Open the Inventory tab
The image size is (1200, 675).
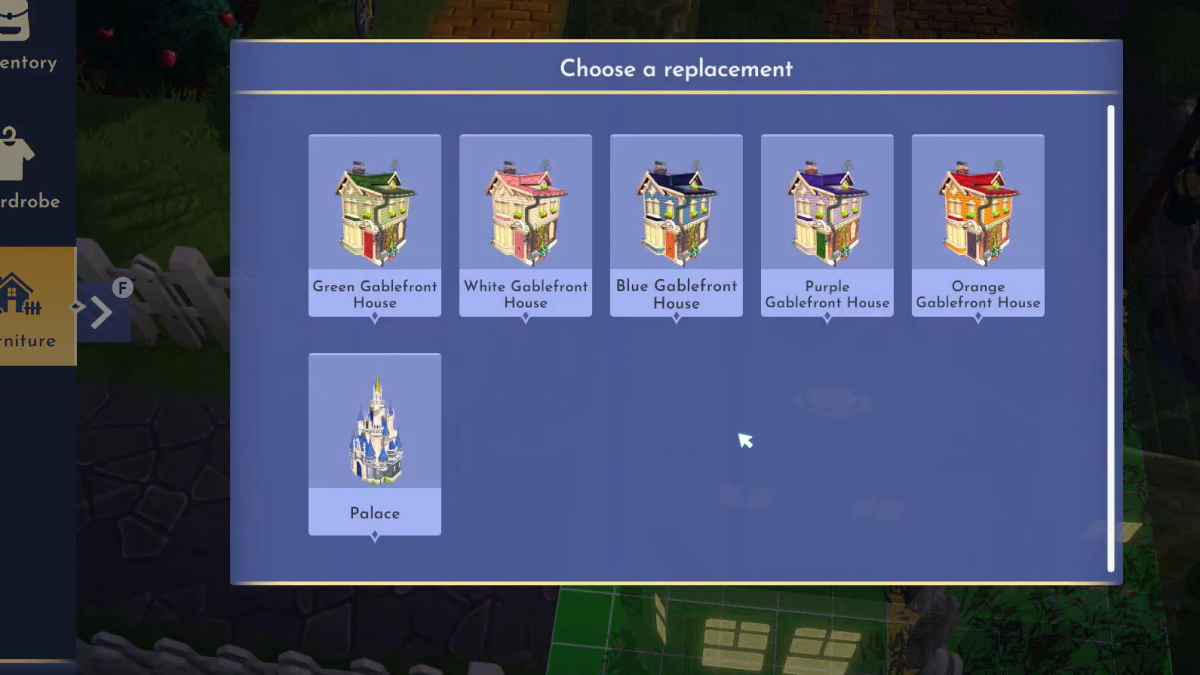pos(30,40)
